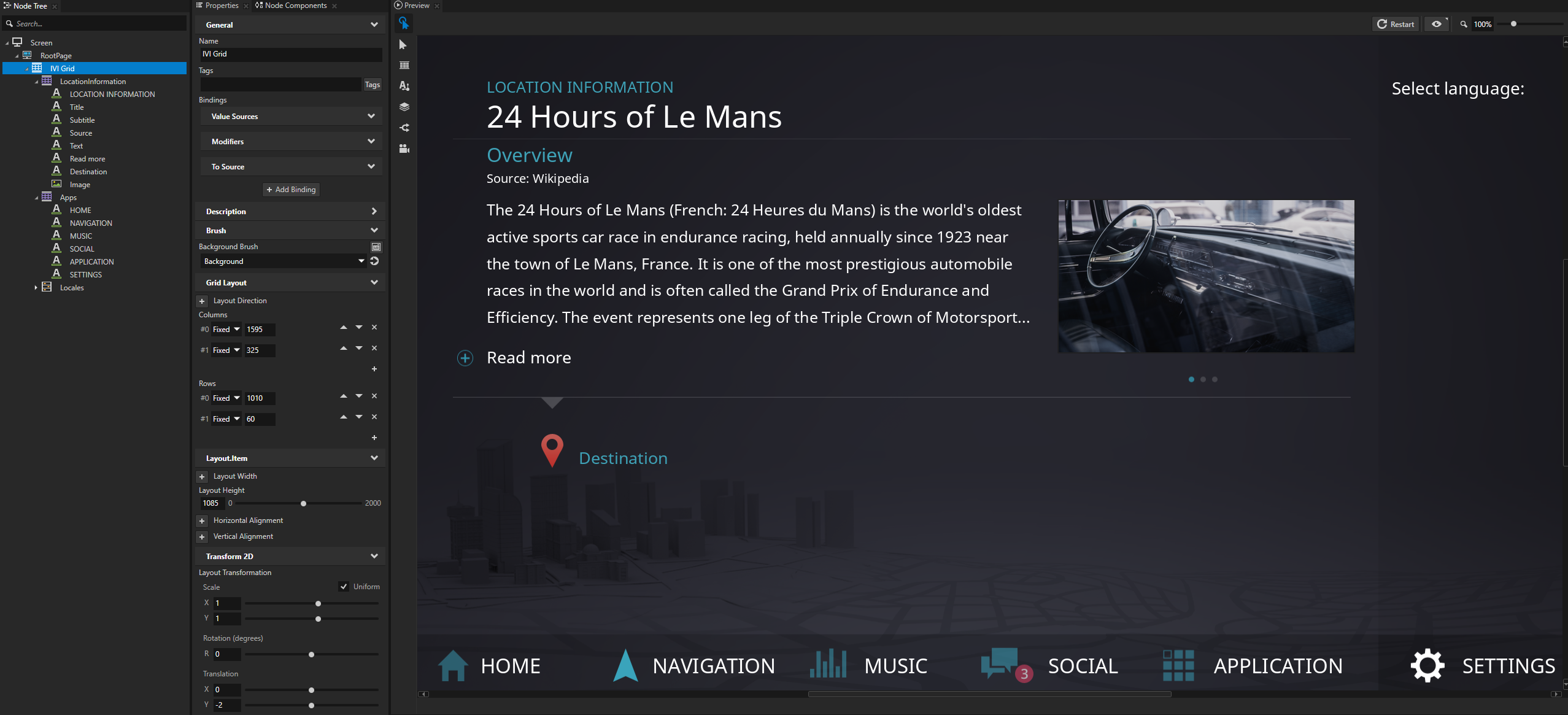Screen dimensions: 1568x715
Task: Select the Destination node in tree
Action: [88, 172]
